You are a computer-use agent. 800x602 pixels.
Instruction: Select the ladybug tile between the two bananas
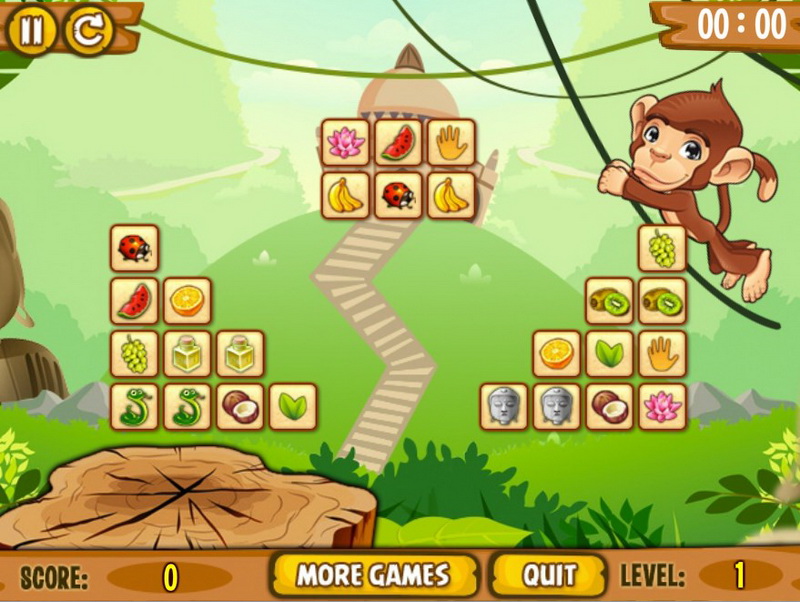pos(398,195)
